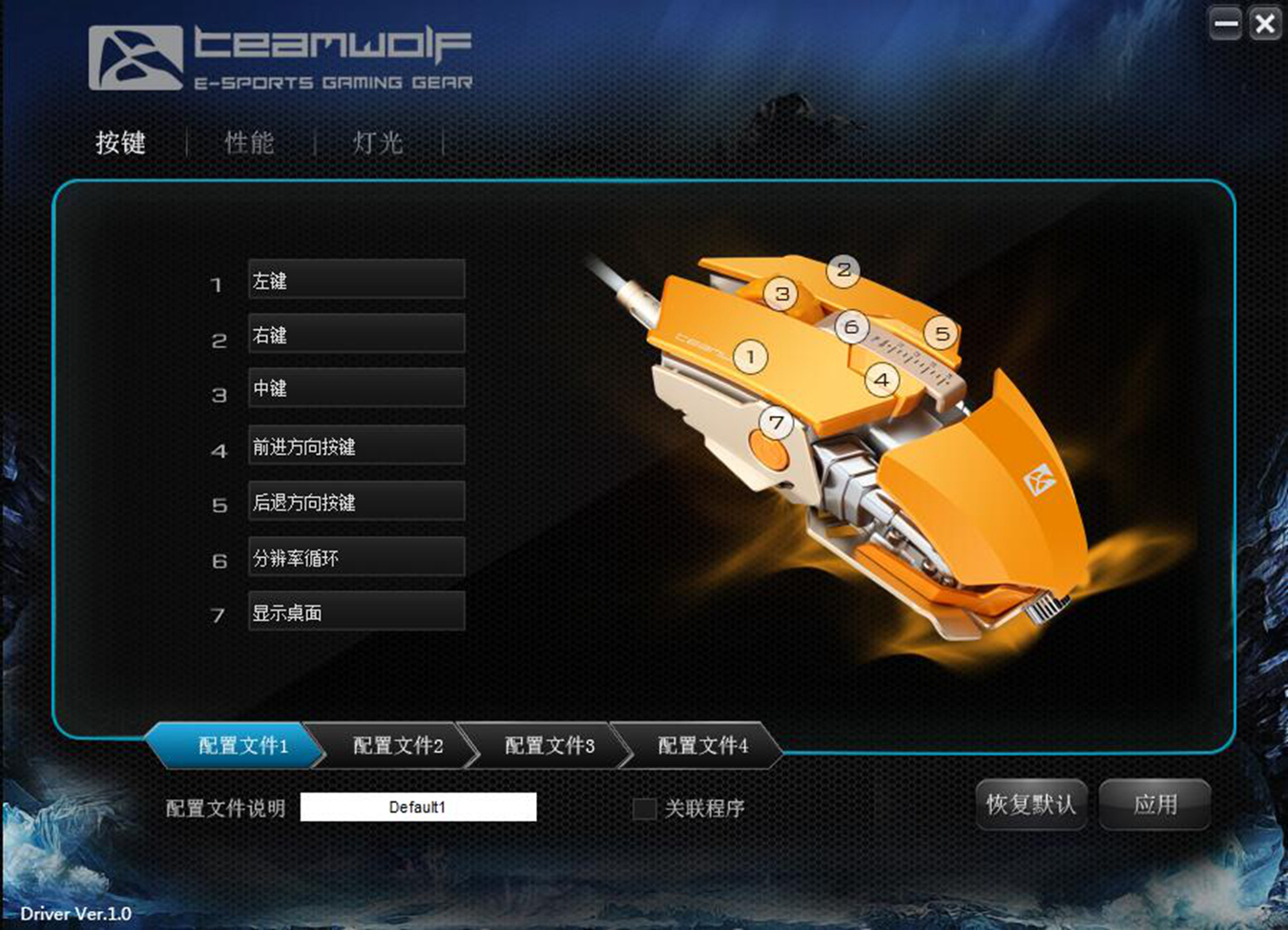Click the 恢复默认 button

click(1030, 804)
